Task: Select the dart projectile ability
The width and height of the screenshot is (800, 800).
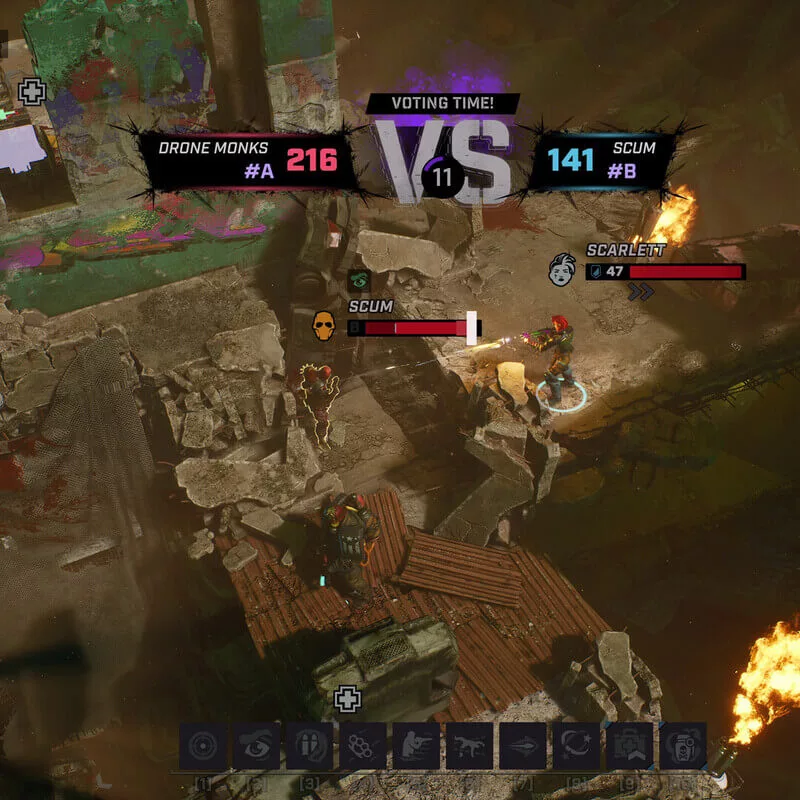Action: 523,746
